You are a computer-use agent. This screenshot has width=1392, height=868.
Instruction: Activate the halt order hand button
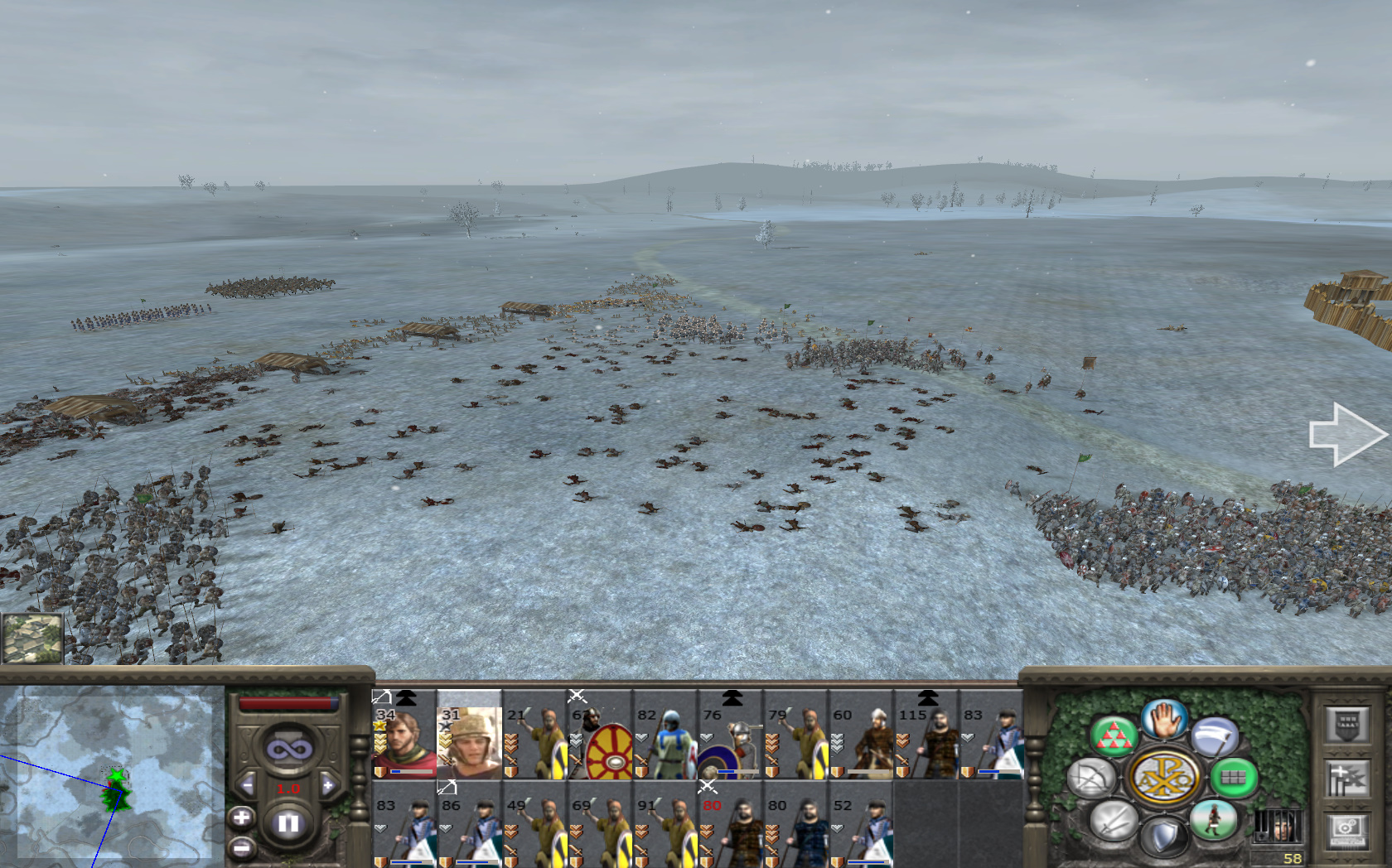point(1164,718)
